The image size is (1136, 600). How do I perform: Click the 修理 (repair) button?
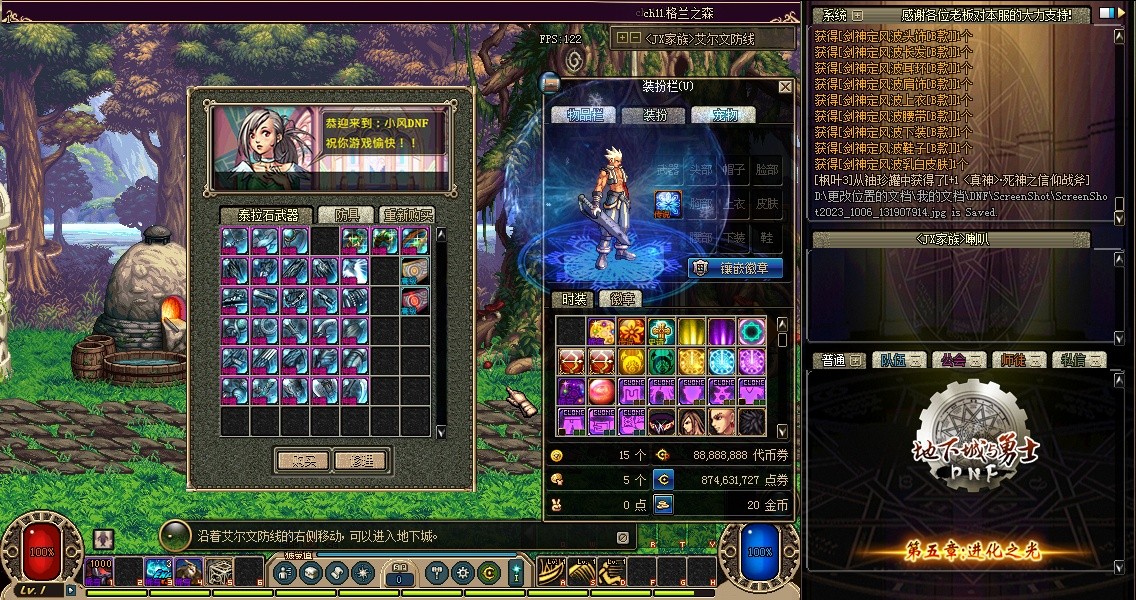(x=361, y=460)
